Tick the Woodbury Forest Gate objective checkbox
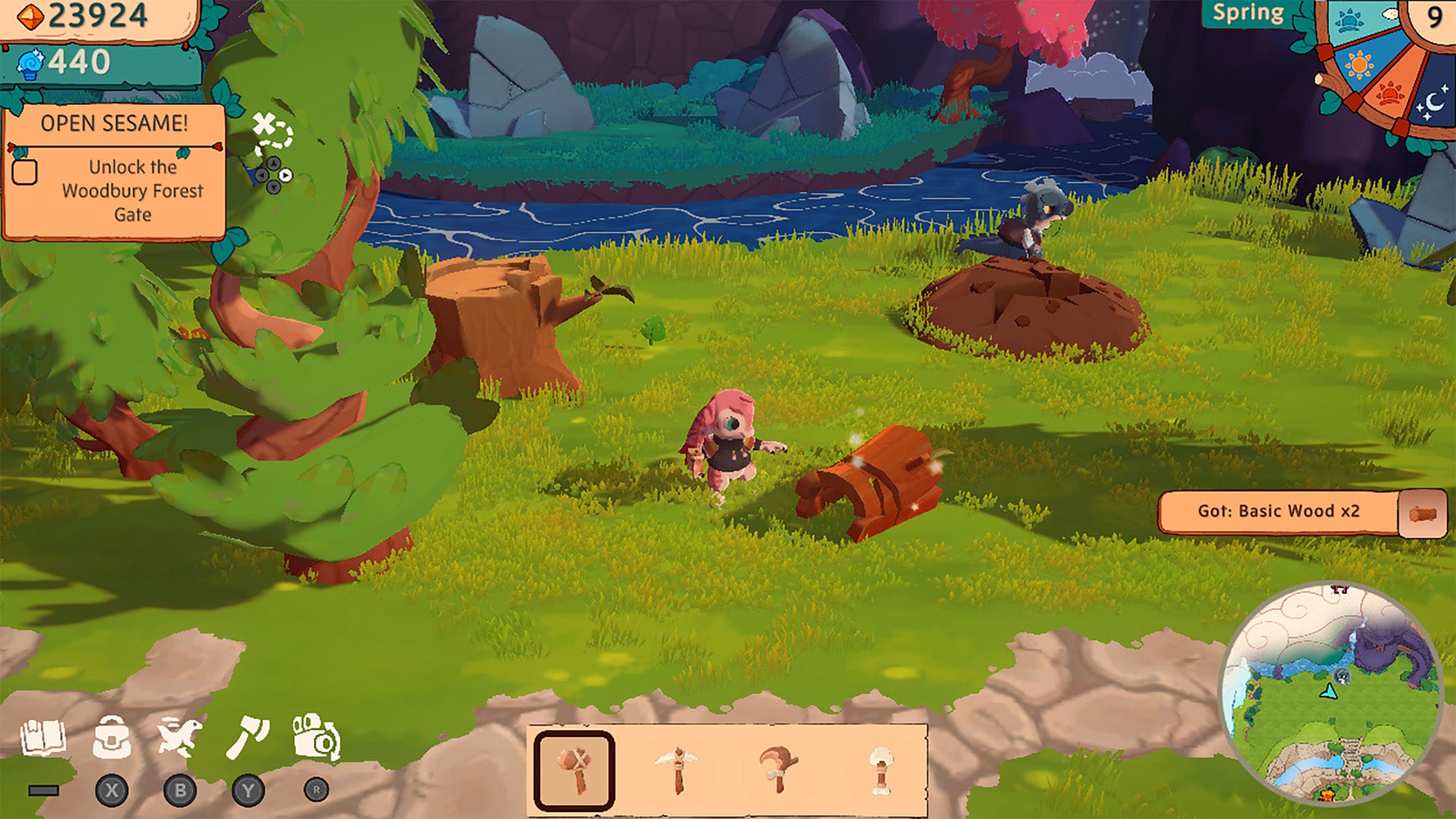 click(25, 172)
